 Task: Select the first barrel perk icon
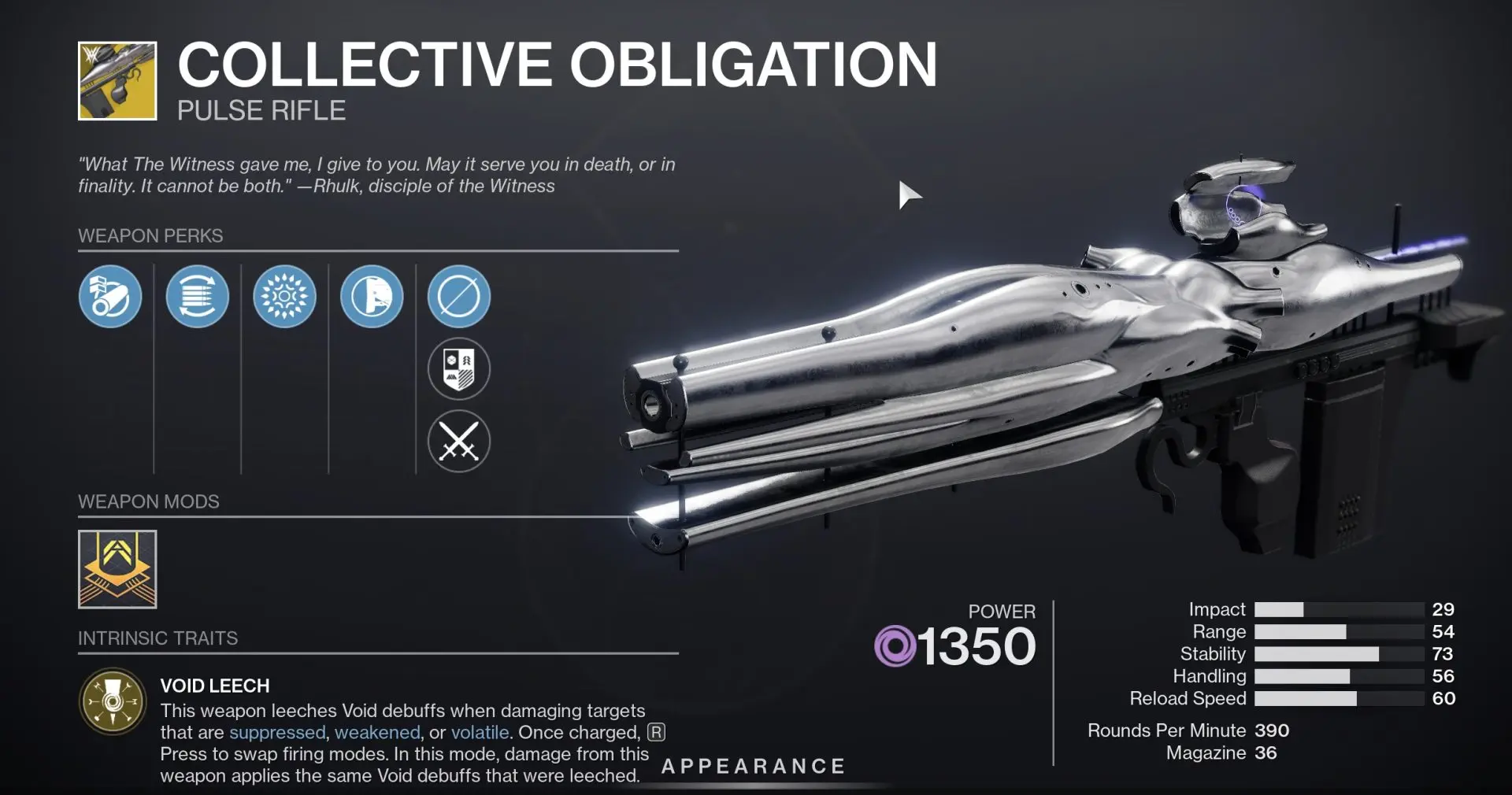pos(110,297)
